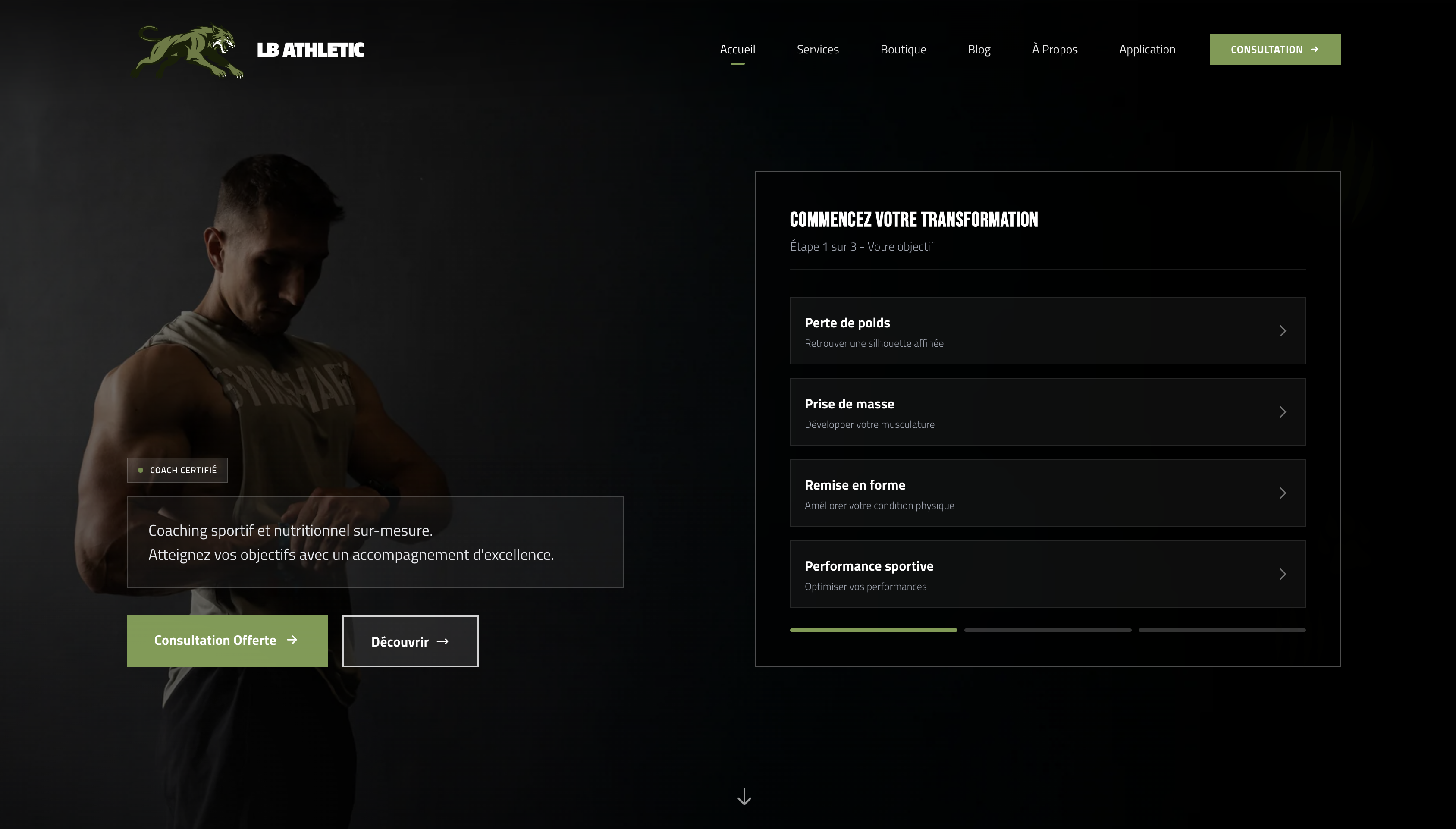The image size is (1456, 829).
Task: Visit the Boutique shop link
Action: coord(903,50)
